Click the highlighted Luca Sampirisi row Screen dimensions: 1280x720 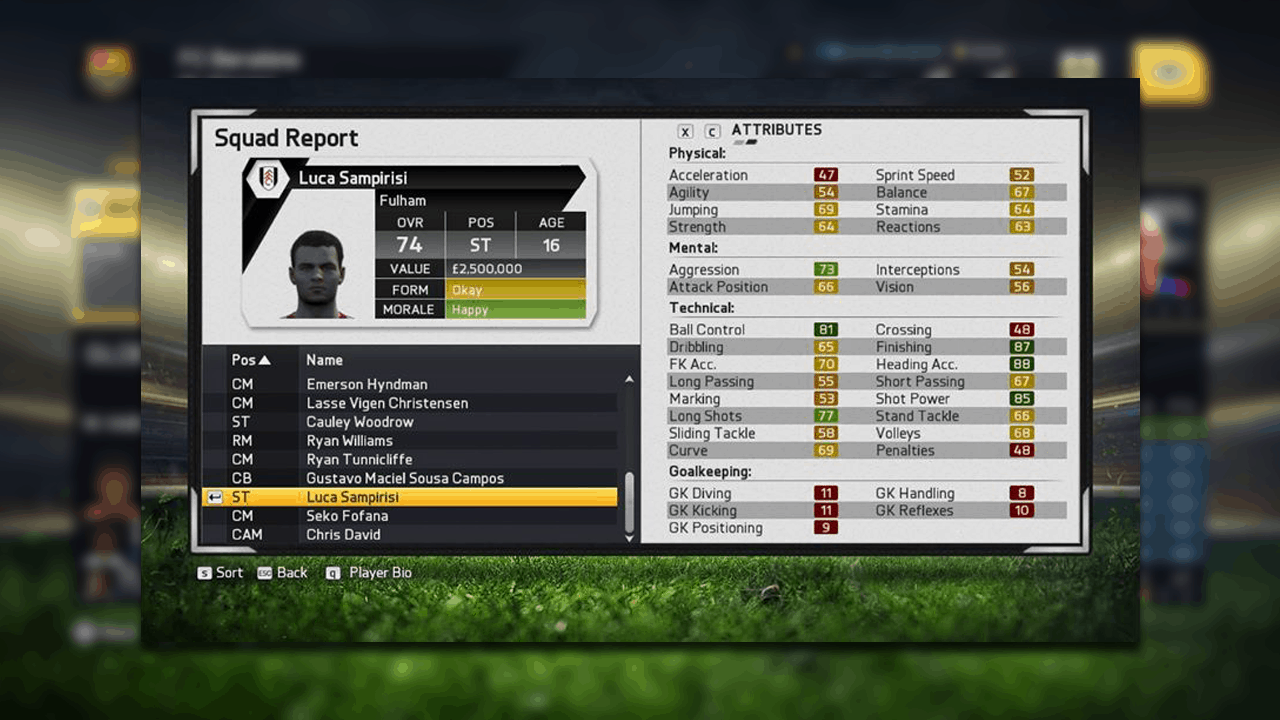409,497
